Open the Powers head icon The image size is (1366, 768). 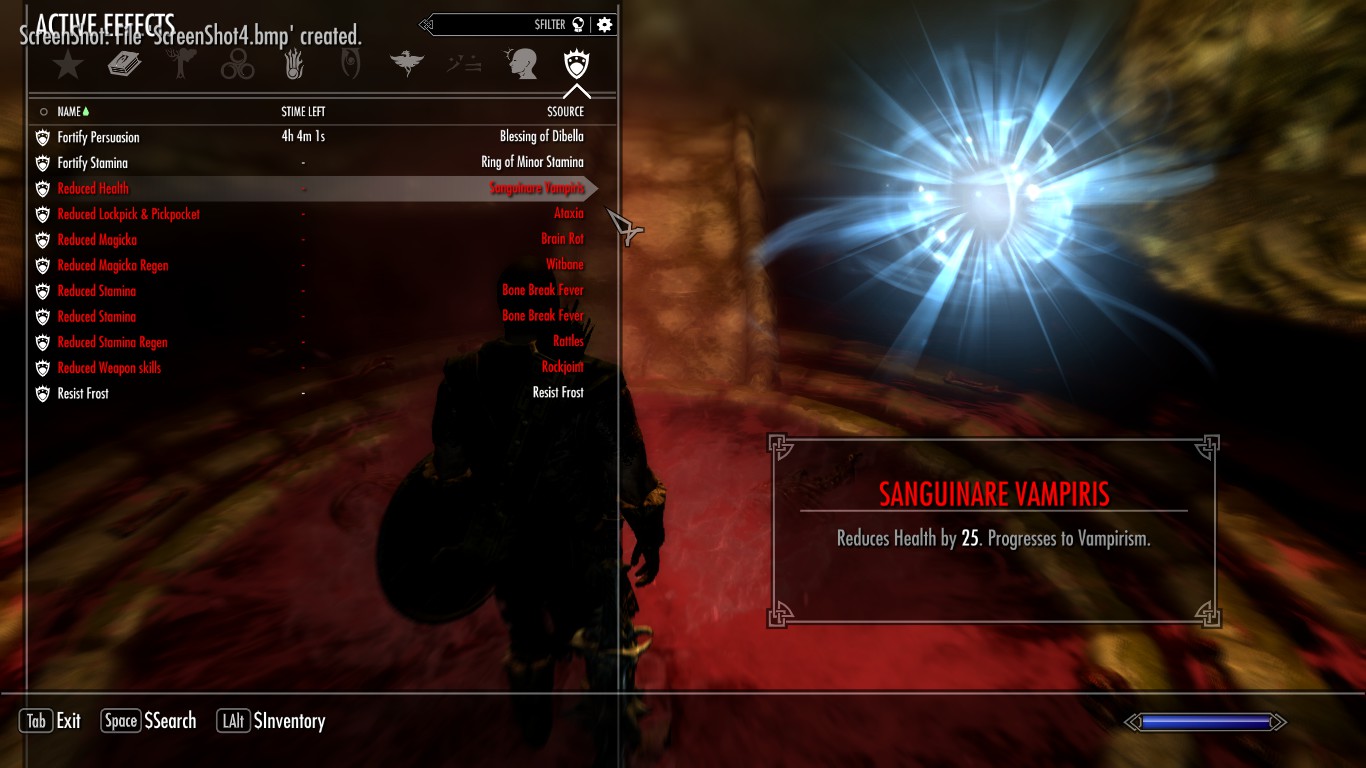(x=519, y=63)
